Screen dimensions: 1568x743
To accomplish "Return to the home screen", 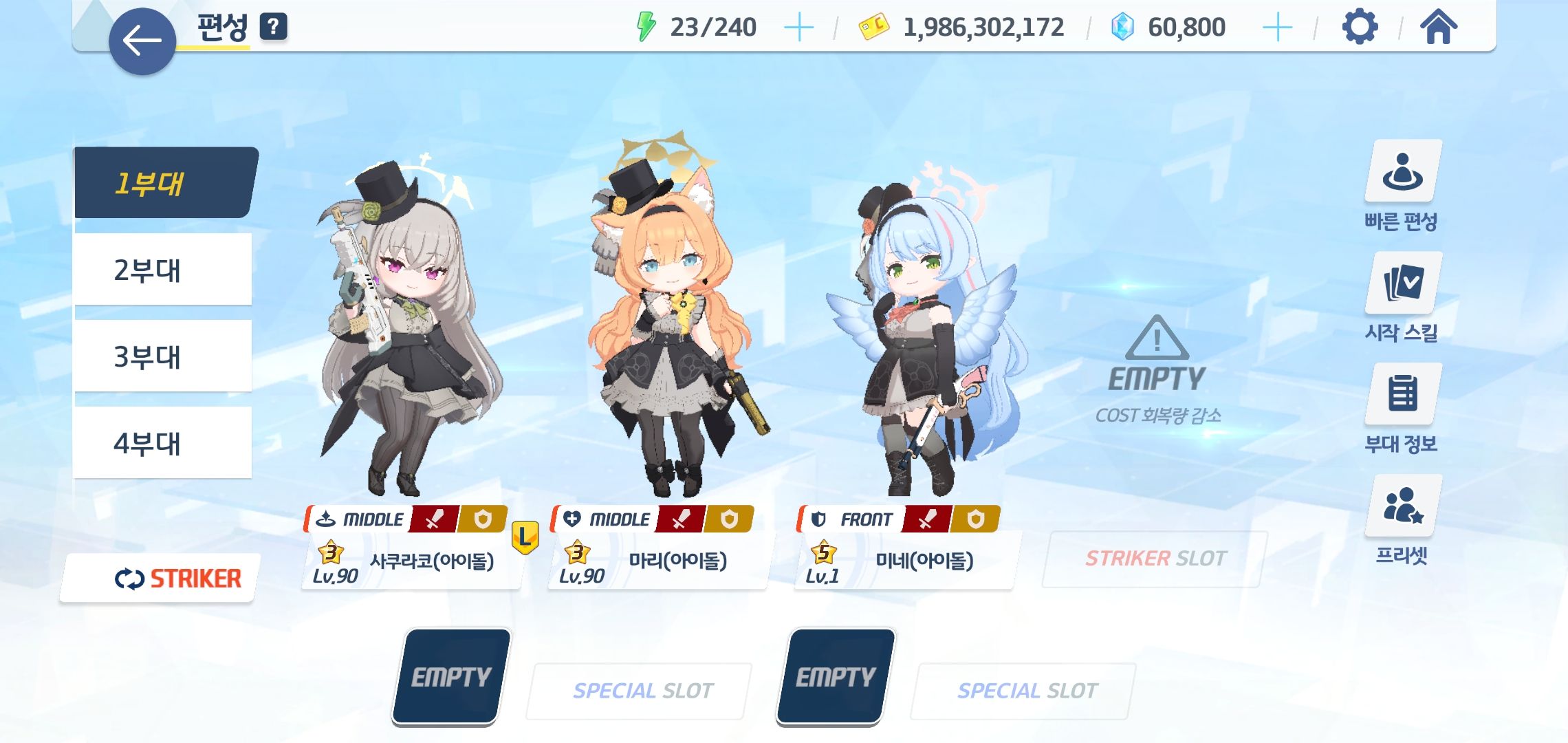I will point(1438,28).
